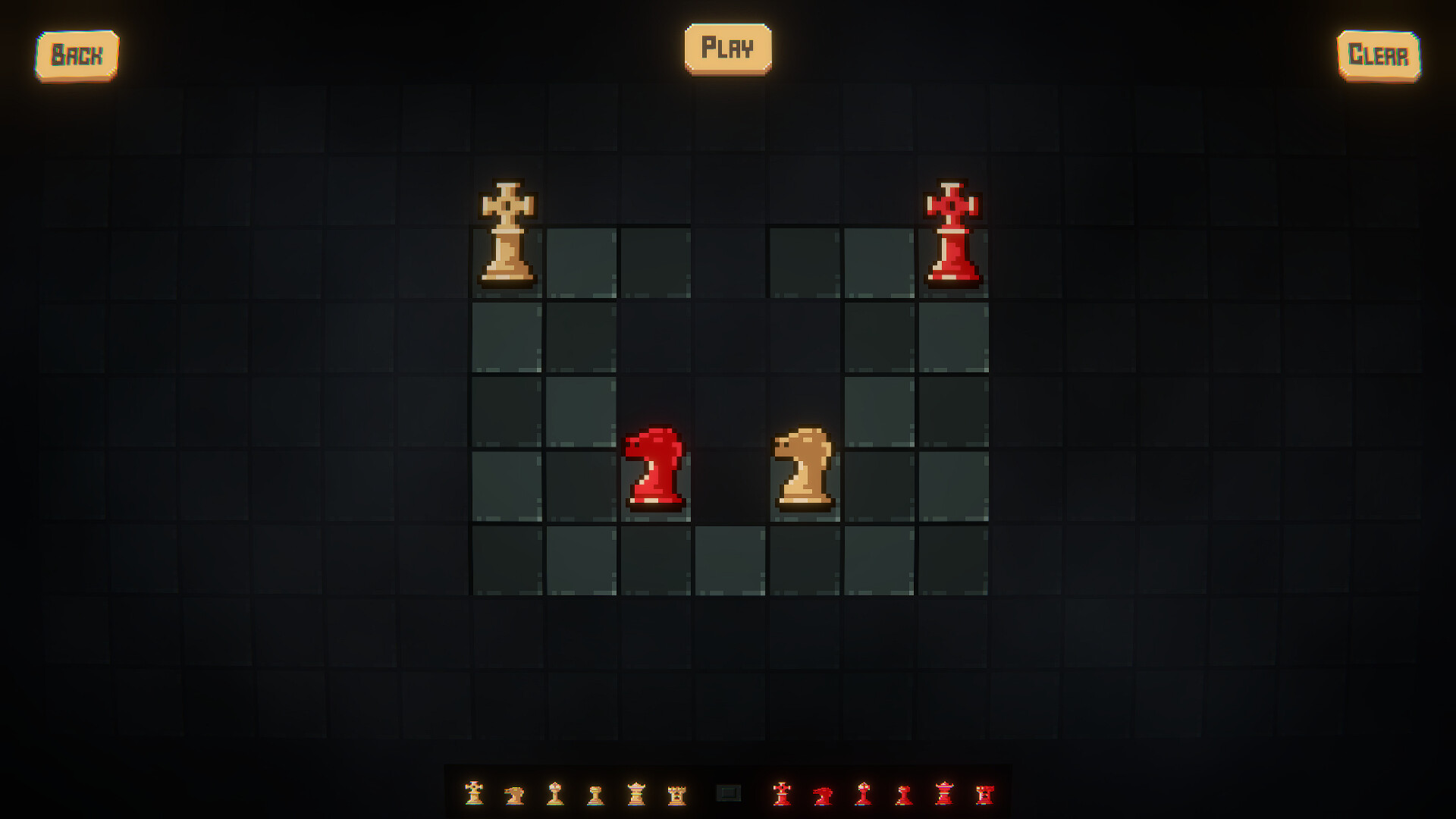
Task: Pick the gold rook in the piece palette
Action: click(677, 795)
